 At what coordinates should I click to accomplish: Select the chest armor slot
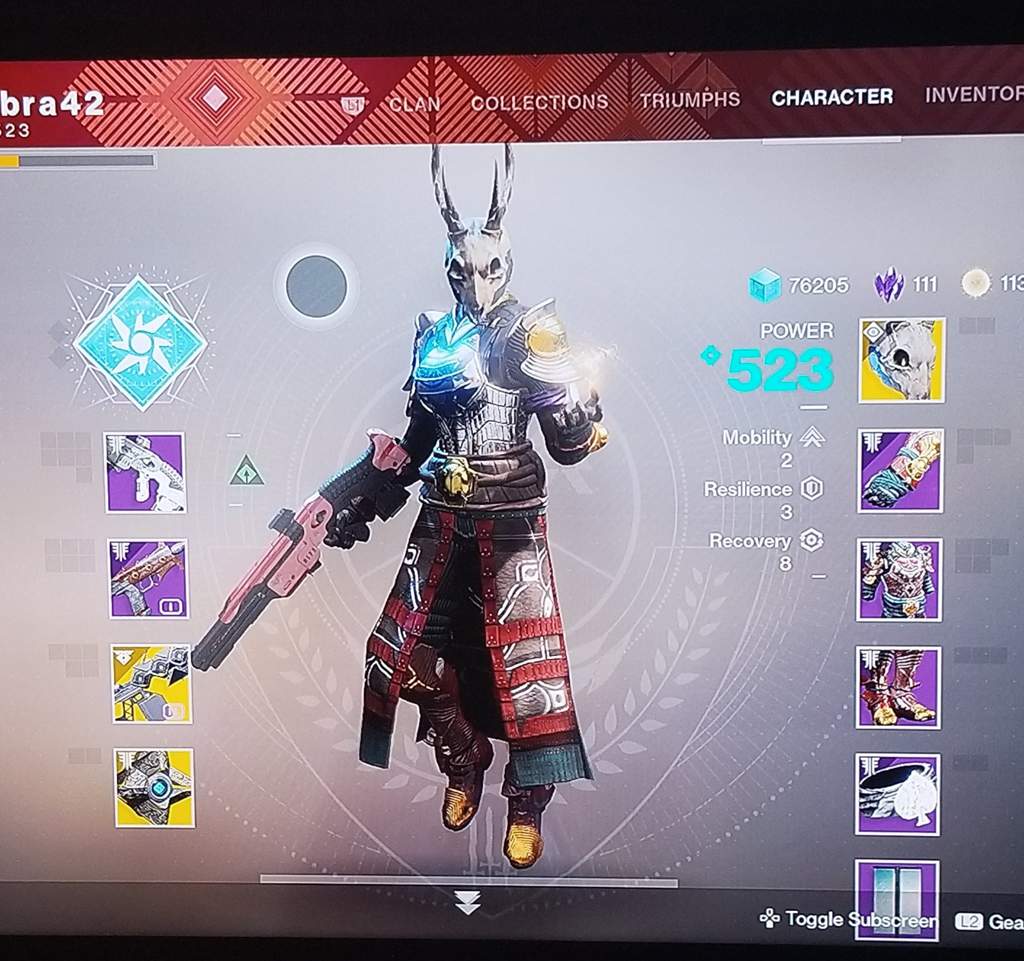[x=899, y=580]
